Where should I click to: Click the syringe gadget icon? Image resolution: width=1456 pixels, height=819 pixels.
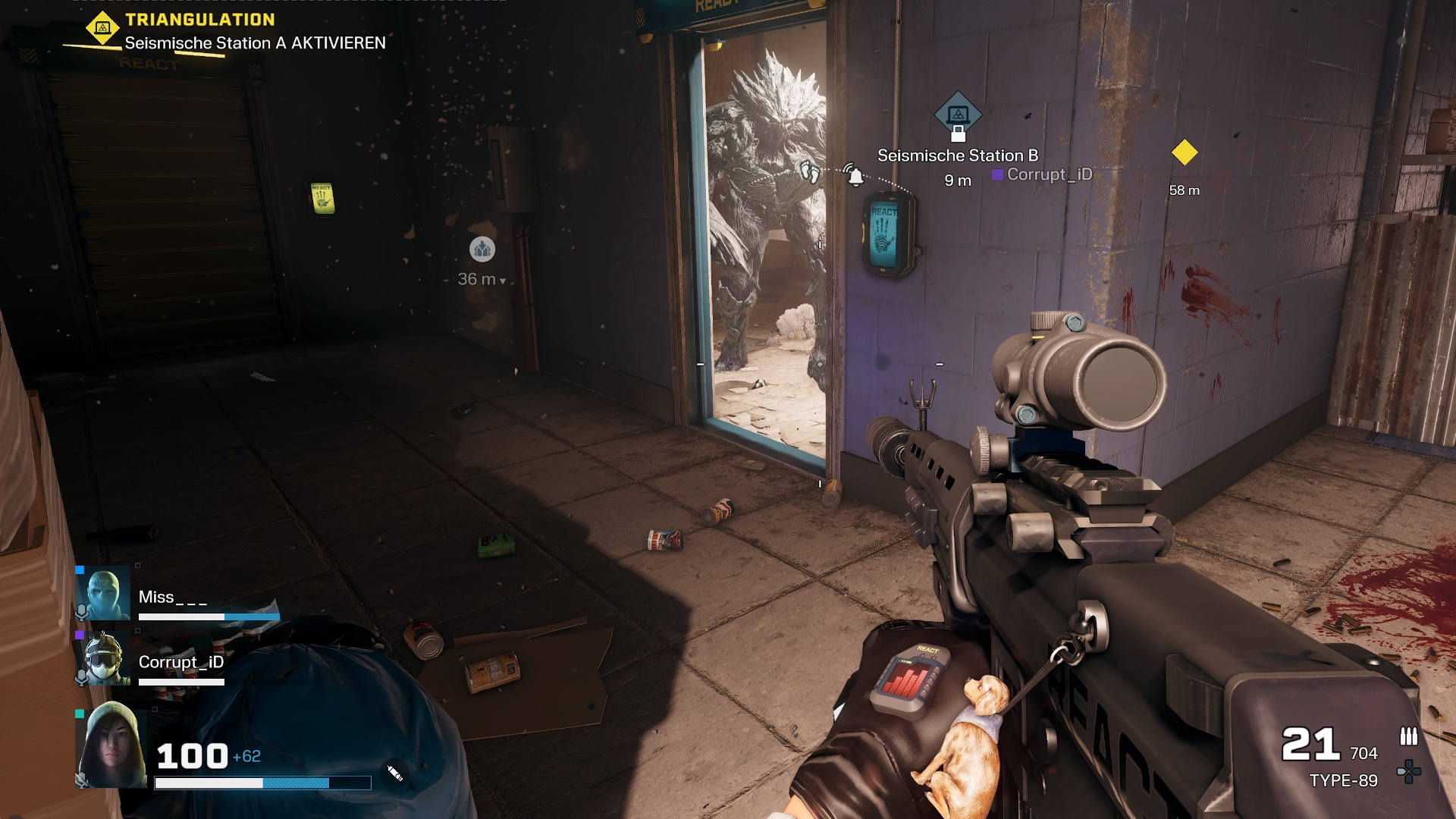(394, 773)
